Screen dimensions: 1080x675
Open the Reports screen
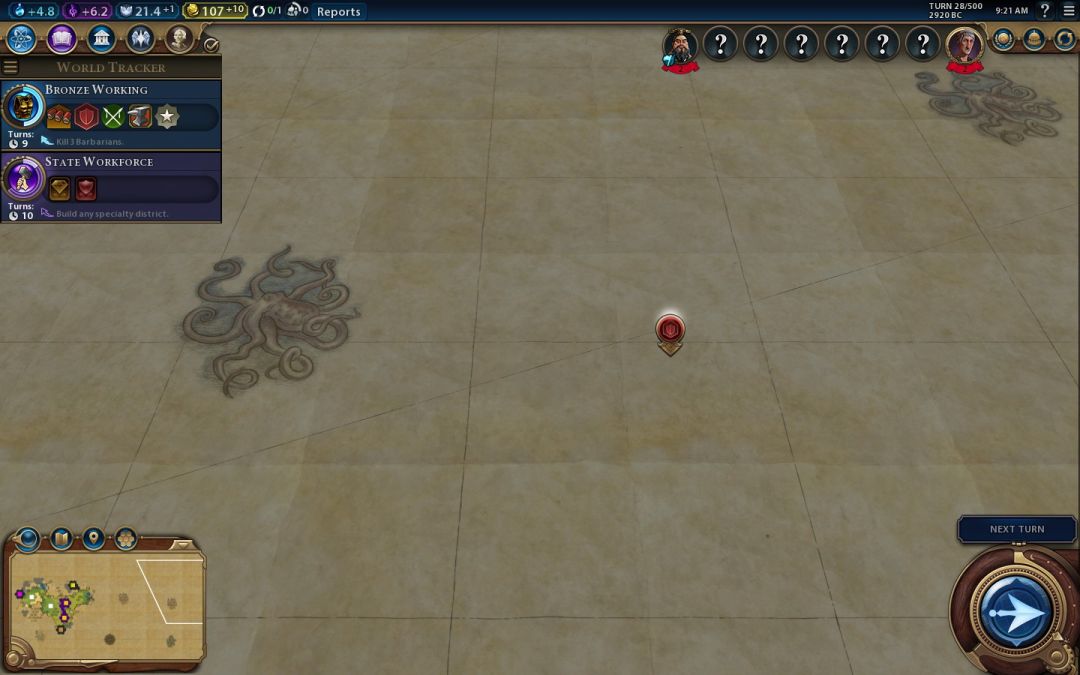pos(338,12)
